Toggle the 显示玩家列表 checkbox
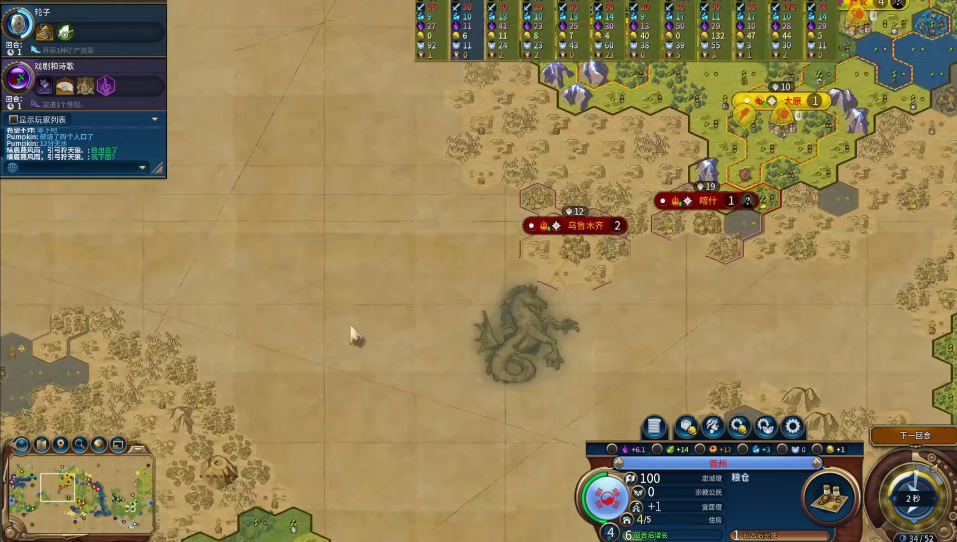 12,120
